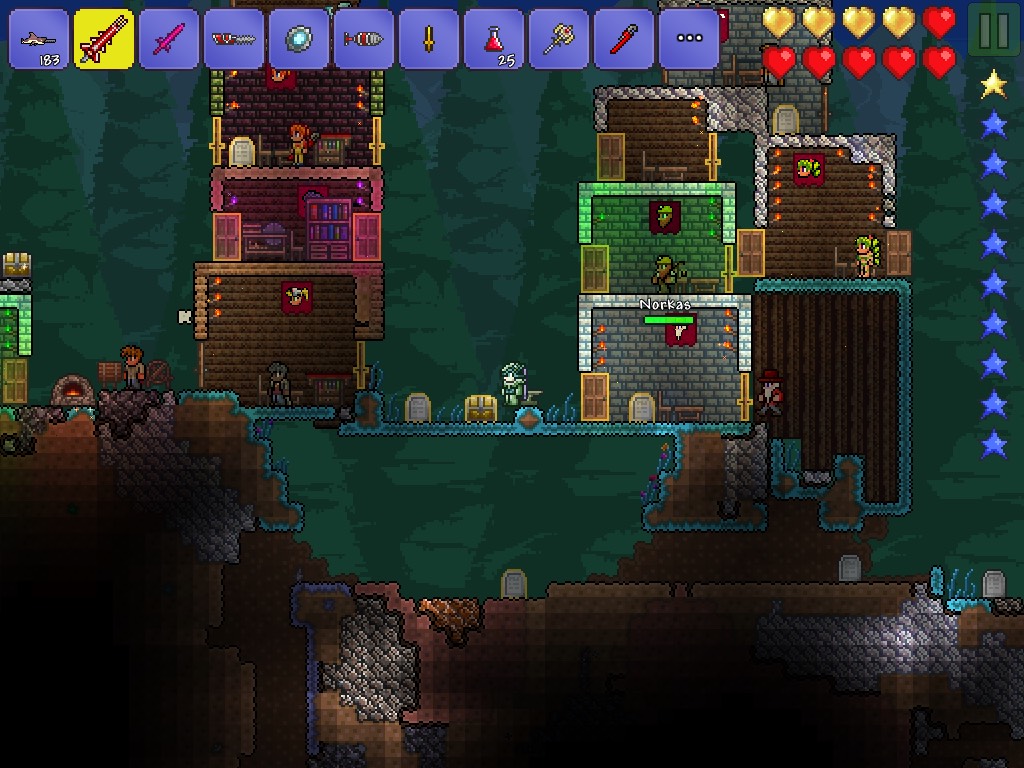Choose the pink sword hotbar slot
Image resolution: width=1024 pixels, height=768 pixels.
click(169, 39)
